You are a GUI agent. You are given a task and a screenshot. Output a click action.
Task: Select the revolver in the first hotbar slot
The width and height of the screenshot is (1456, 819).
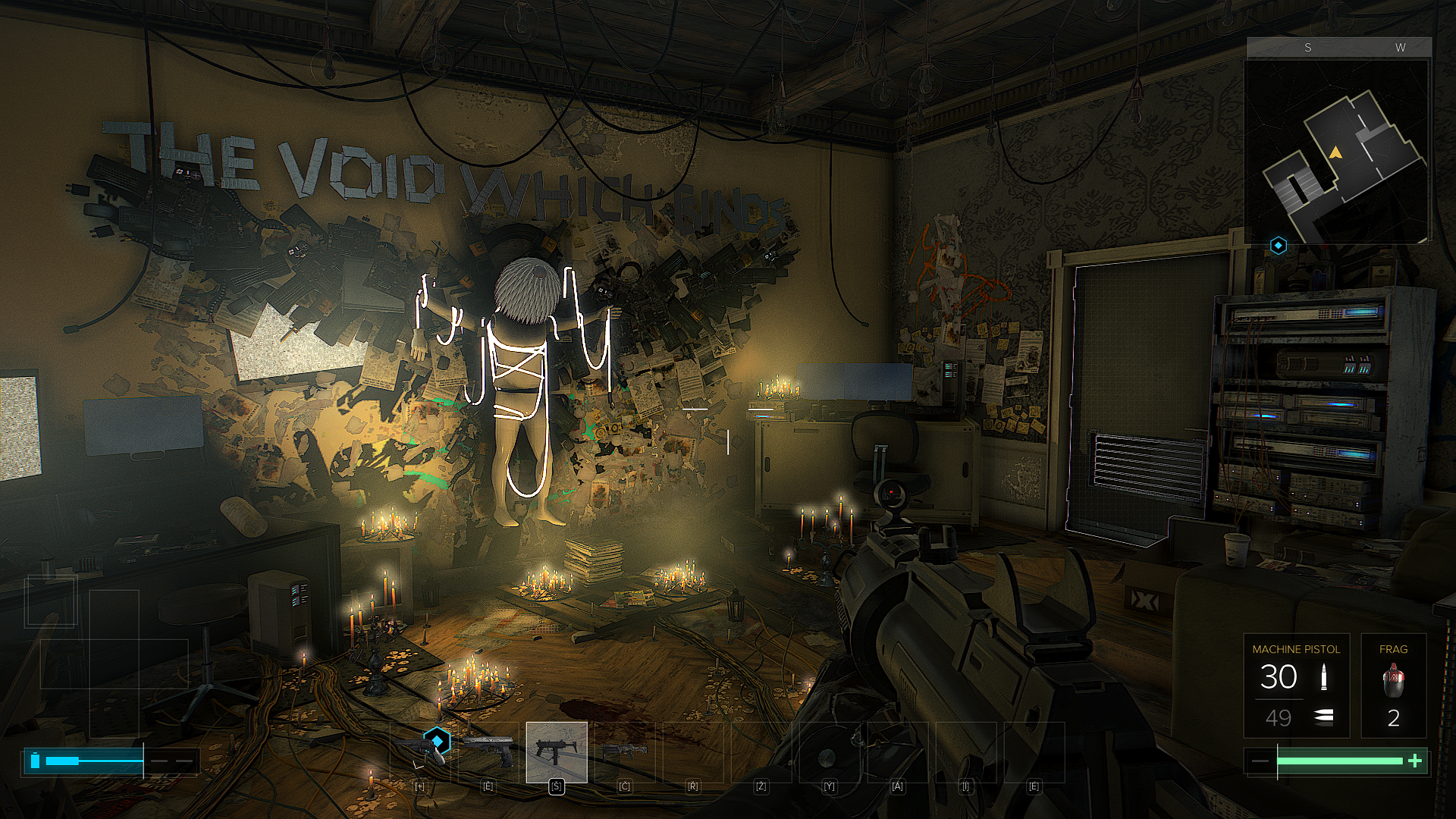(419, 752)
